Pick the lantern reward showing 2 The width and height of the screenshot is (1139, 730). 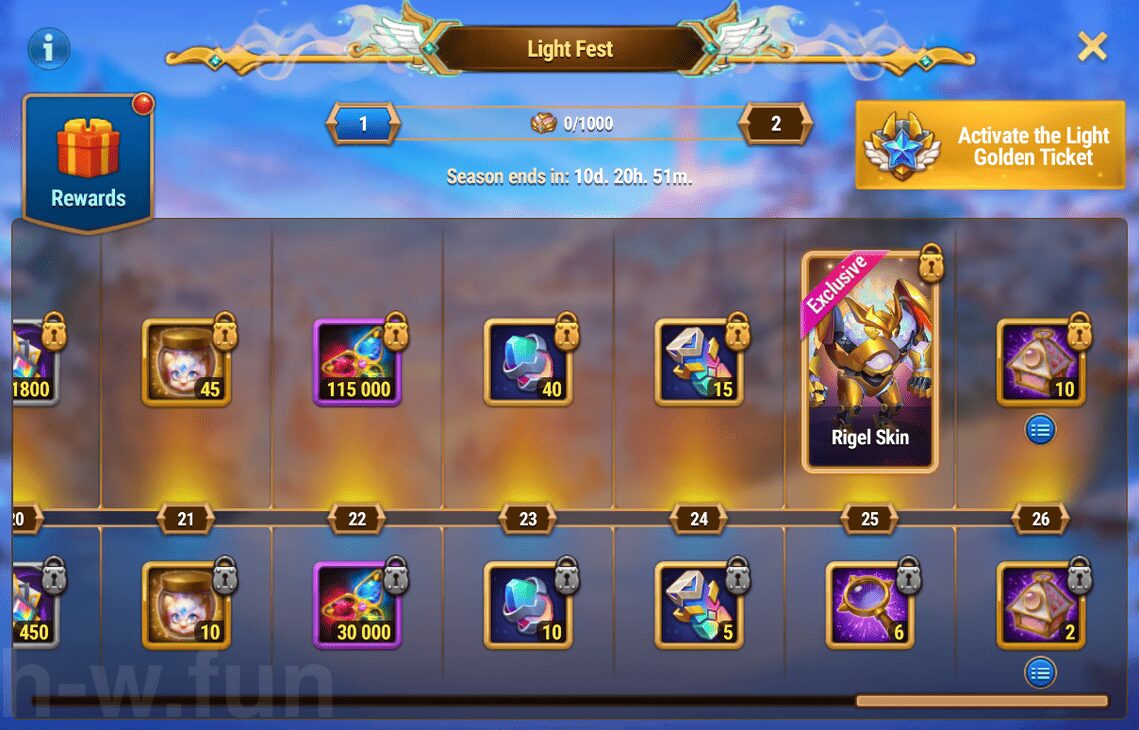click(1040, 604)
